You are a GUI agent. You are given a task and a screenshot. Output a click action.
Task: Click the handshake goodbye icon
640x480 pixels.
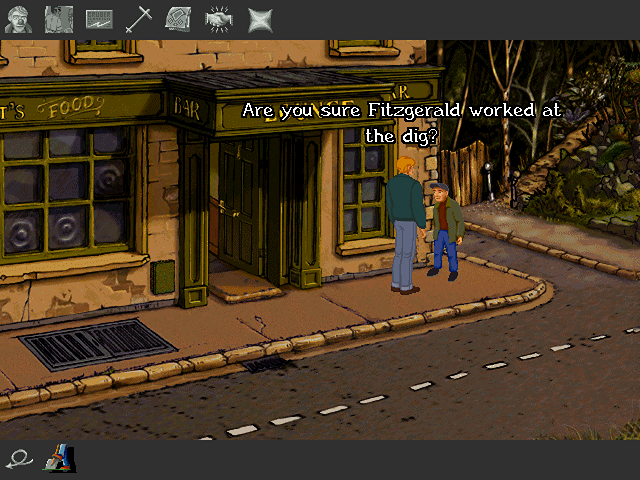coord(218,18)
